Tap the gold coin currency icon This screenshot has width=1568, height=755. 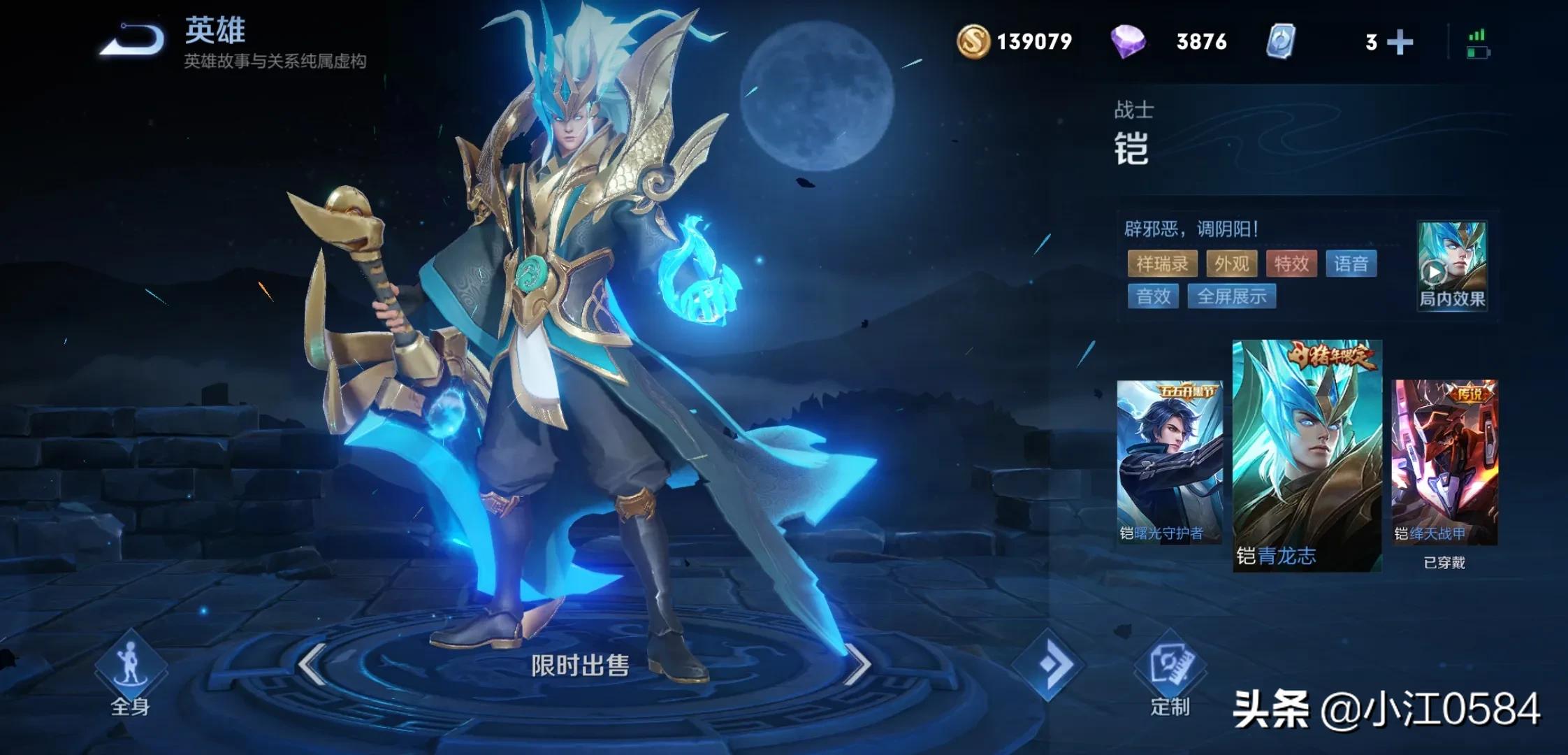tap(973, 41)
